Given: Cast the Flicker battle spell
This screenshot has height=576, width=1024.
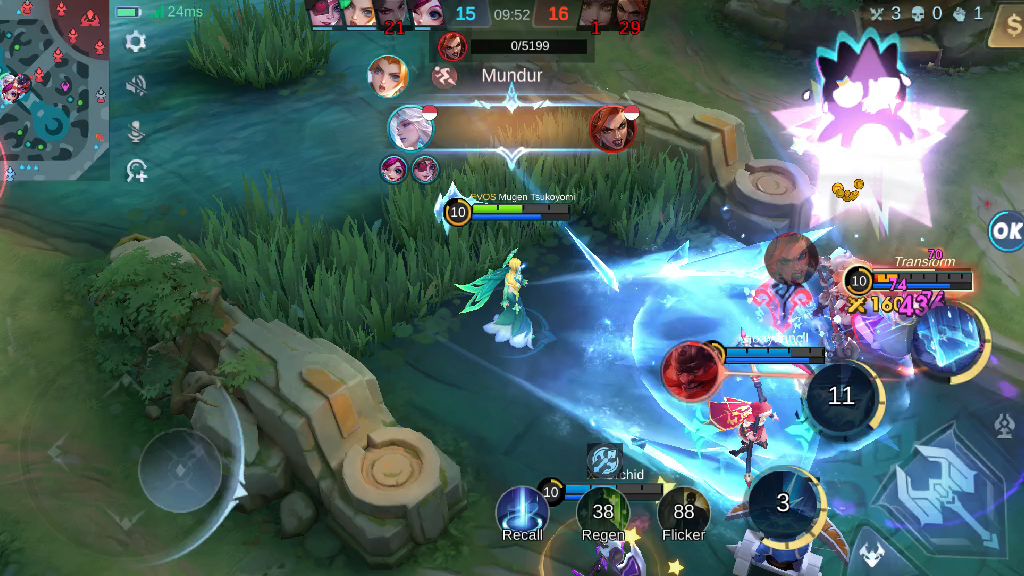Looking at the screenshot, I should coord(683,512).
